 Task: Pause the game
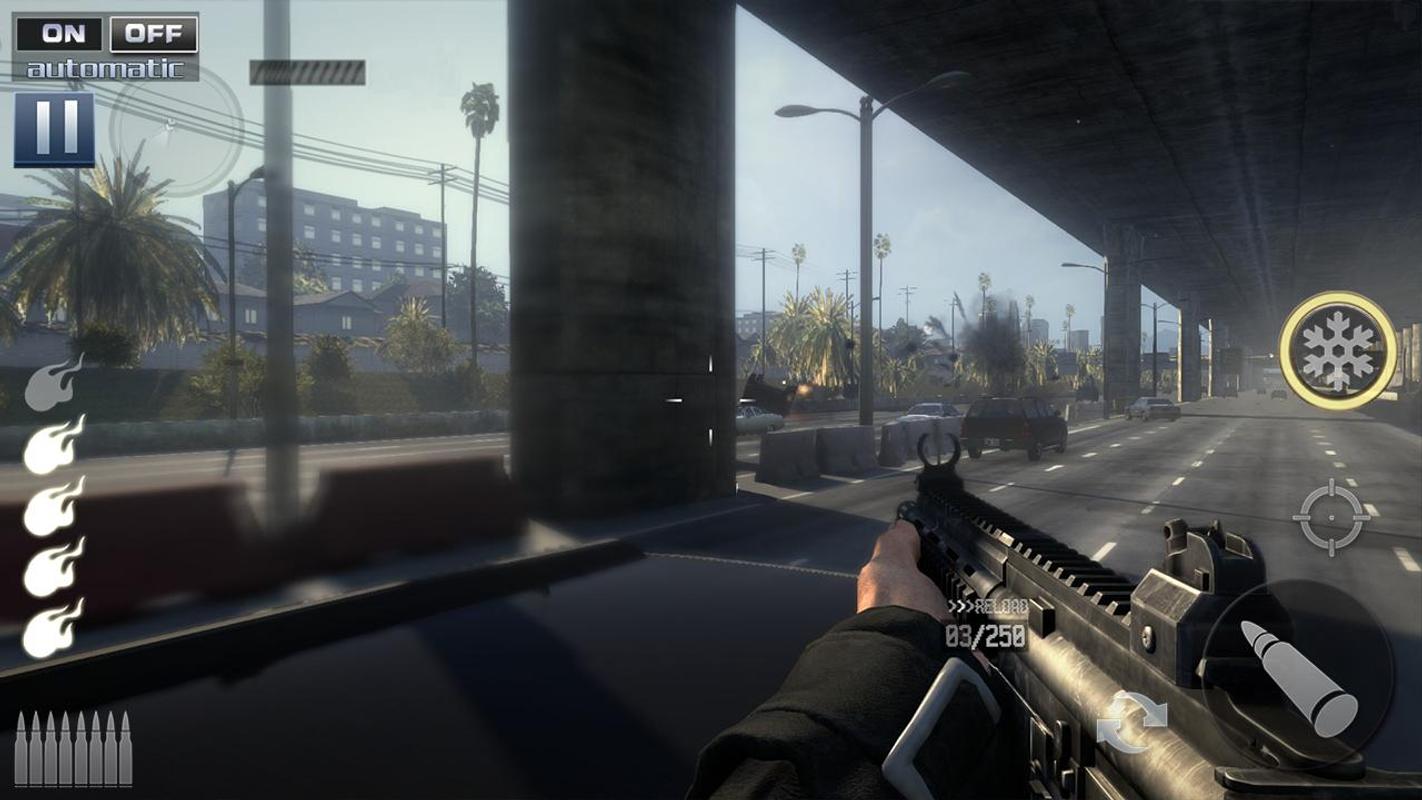[x=54, y=130]
